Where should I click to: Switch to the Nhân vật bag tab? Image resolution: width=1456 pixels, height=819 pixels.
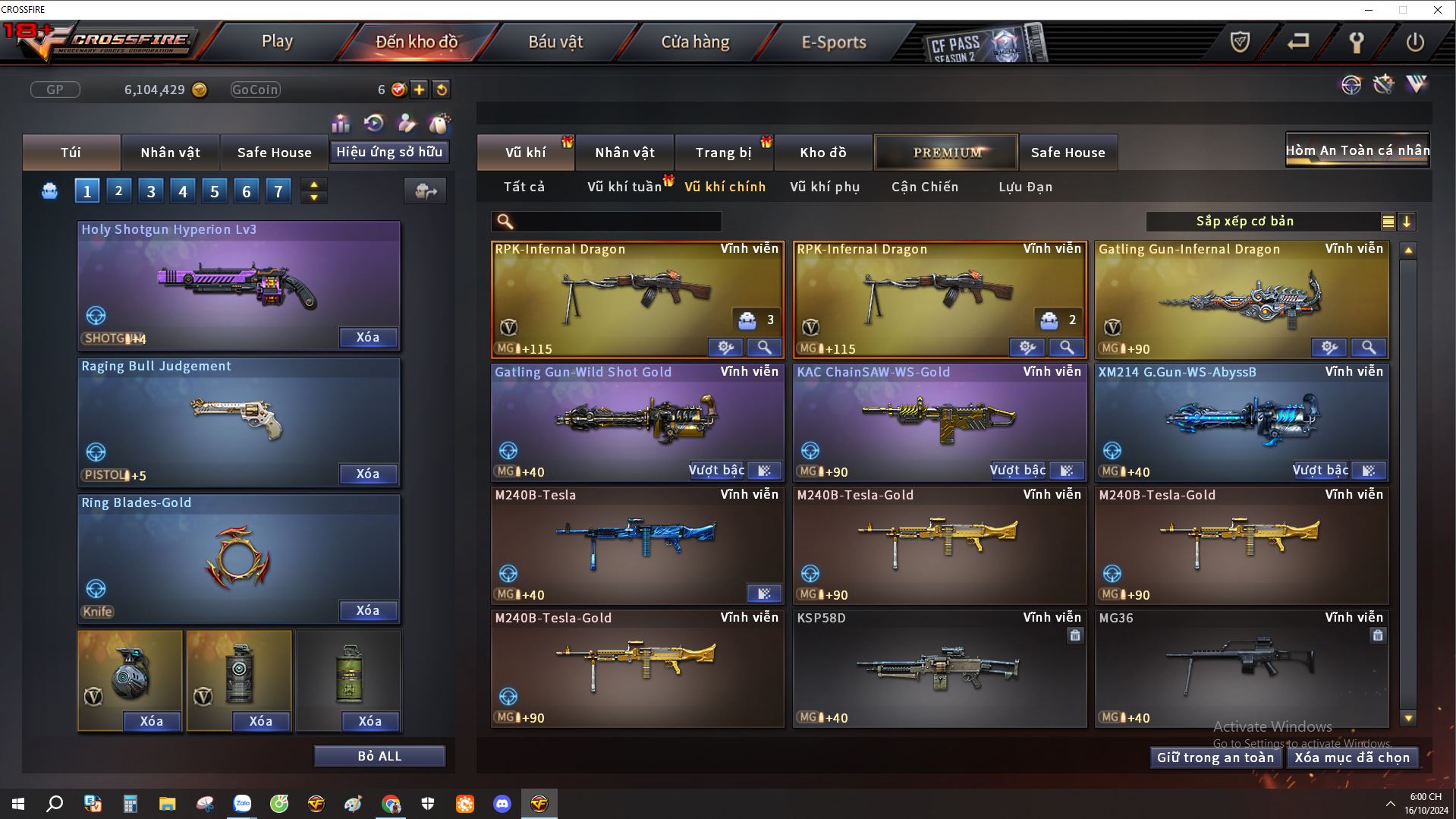(170, 153)
